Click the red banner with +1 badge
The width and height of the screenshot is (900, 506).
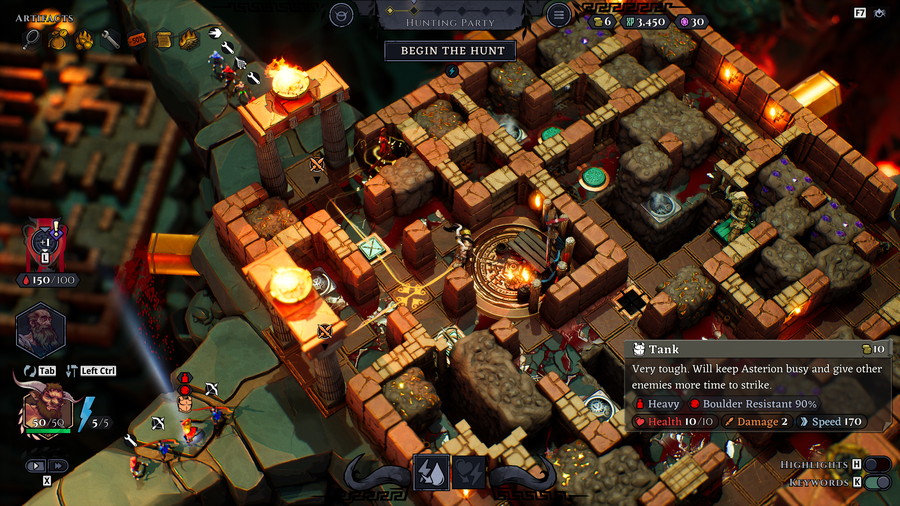44,243
